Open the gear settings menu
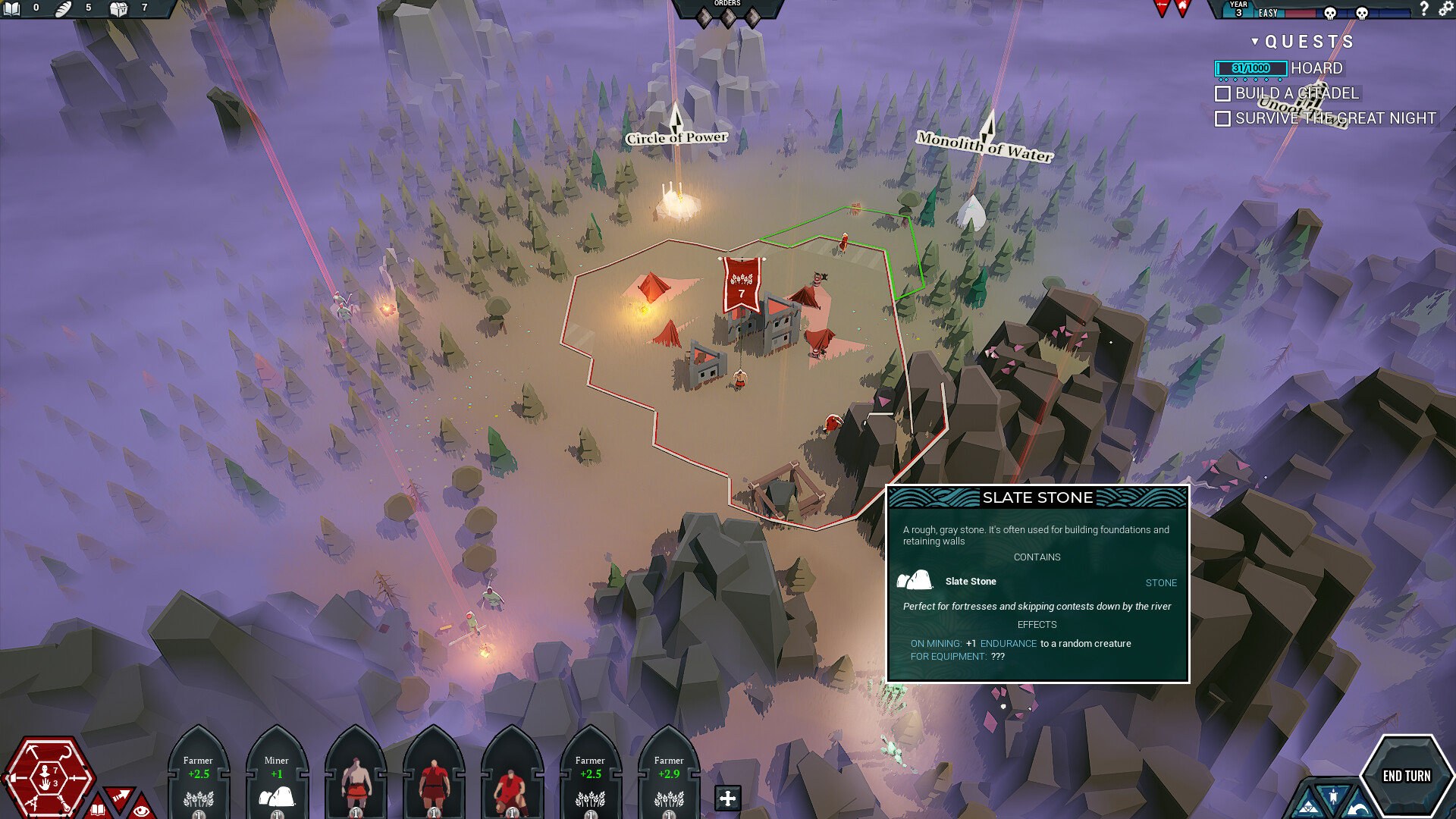Screen dimensions: 1456x819 1446,9
